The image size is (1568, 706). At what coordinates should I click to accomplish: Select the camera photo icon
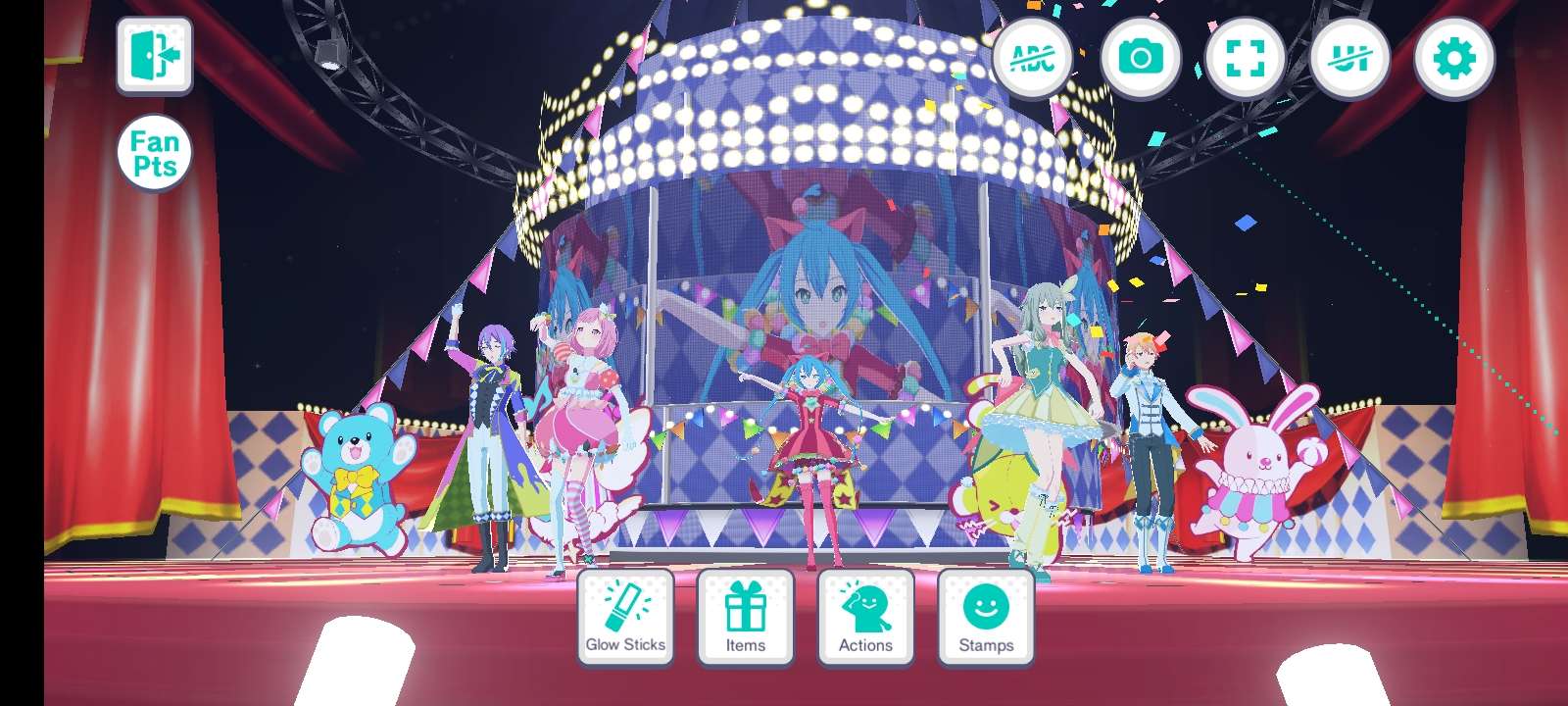(x=1140, y=59)
